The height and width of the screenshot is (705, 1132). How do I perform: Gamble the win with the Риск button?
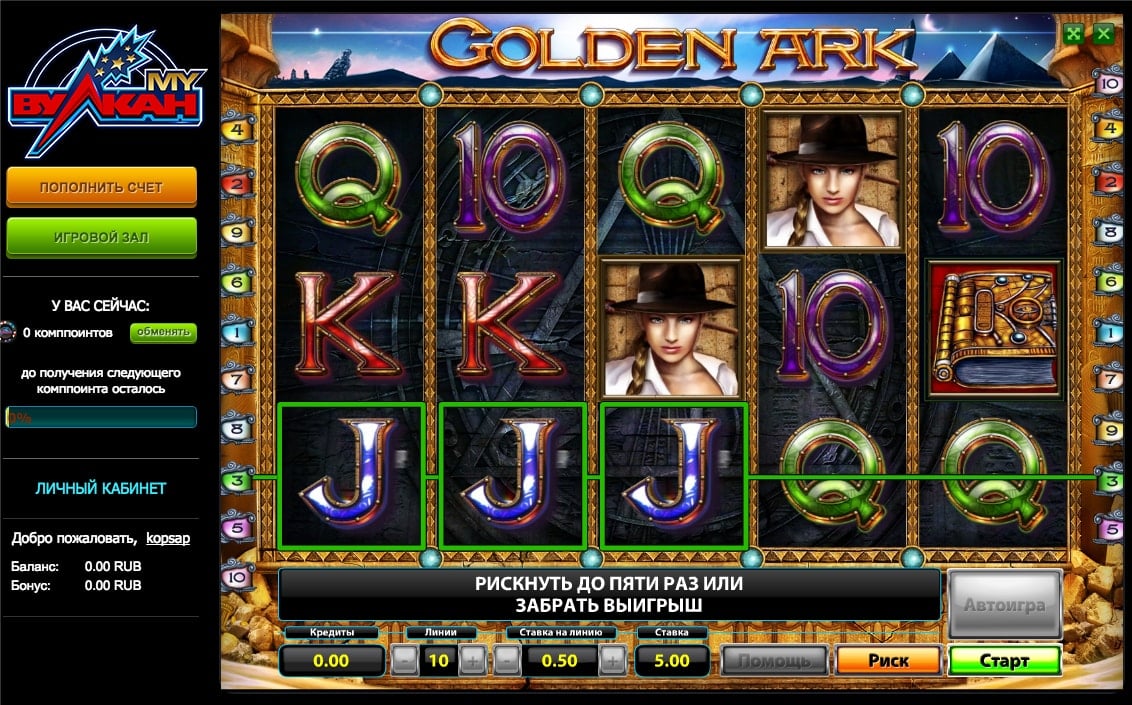point(888,661)
